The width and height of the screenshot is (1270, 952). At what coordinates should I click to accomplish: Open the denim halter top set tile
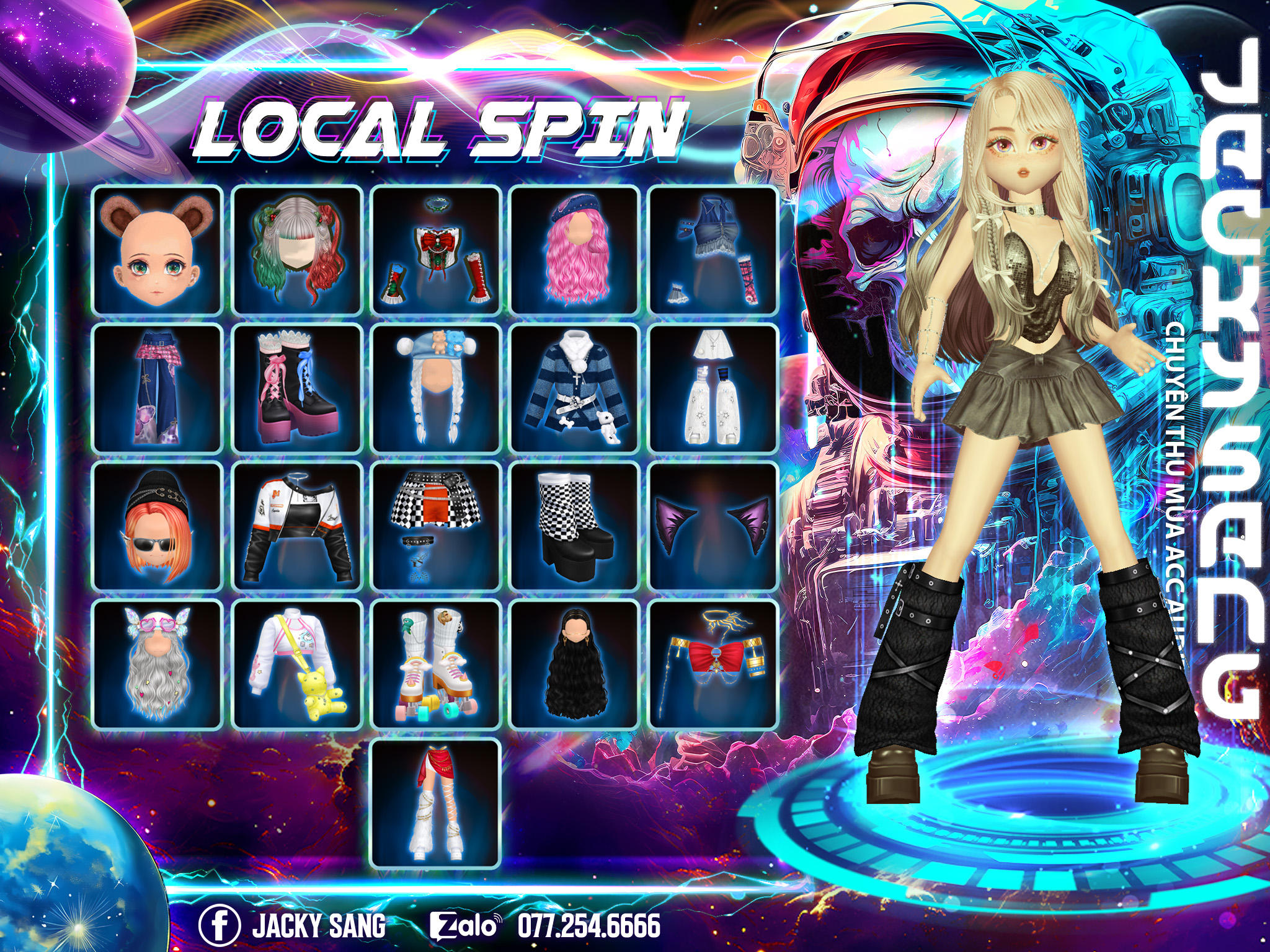pos(713,250)
